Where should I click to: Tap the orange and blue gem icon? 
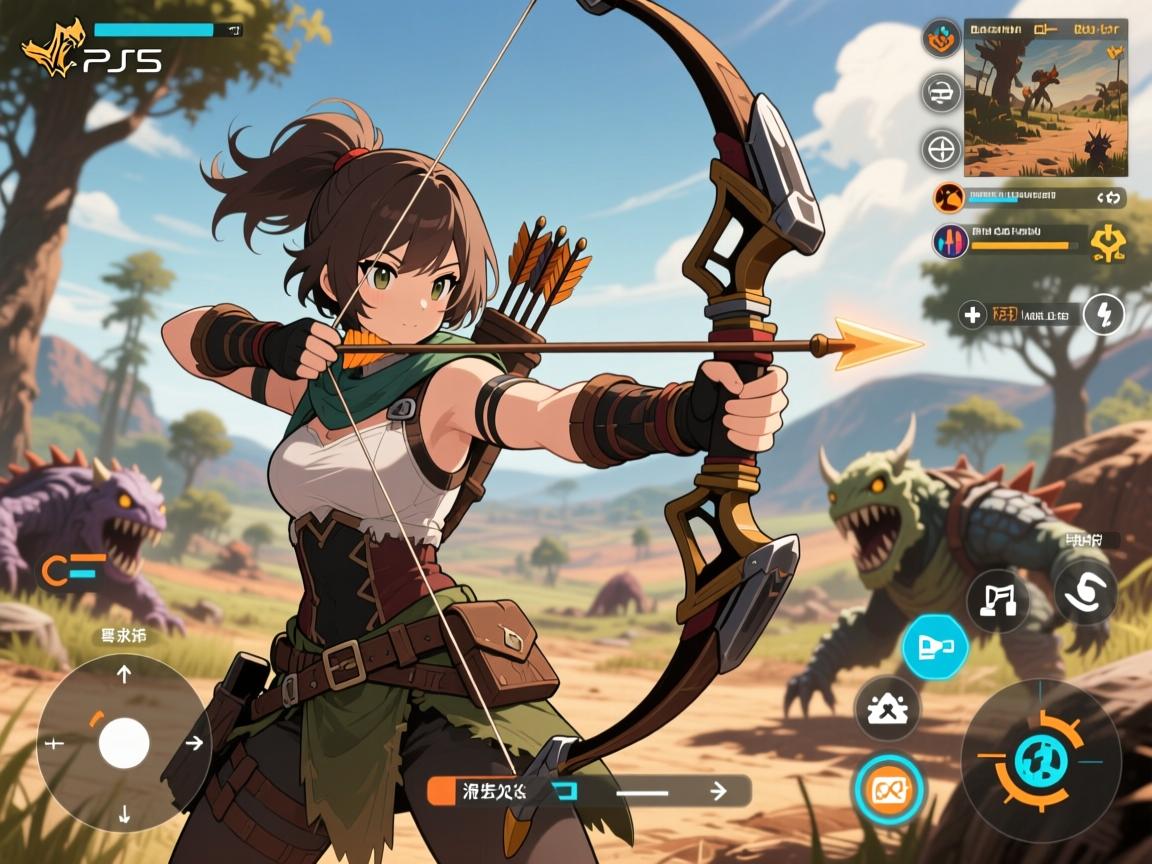tap(941, 40)
